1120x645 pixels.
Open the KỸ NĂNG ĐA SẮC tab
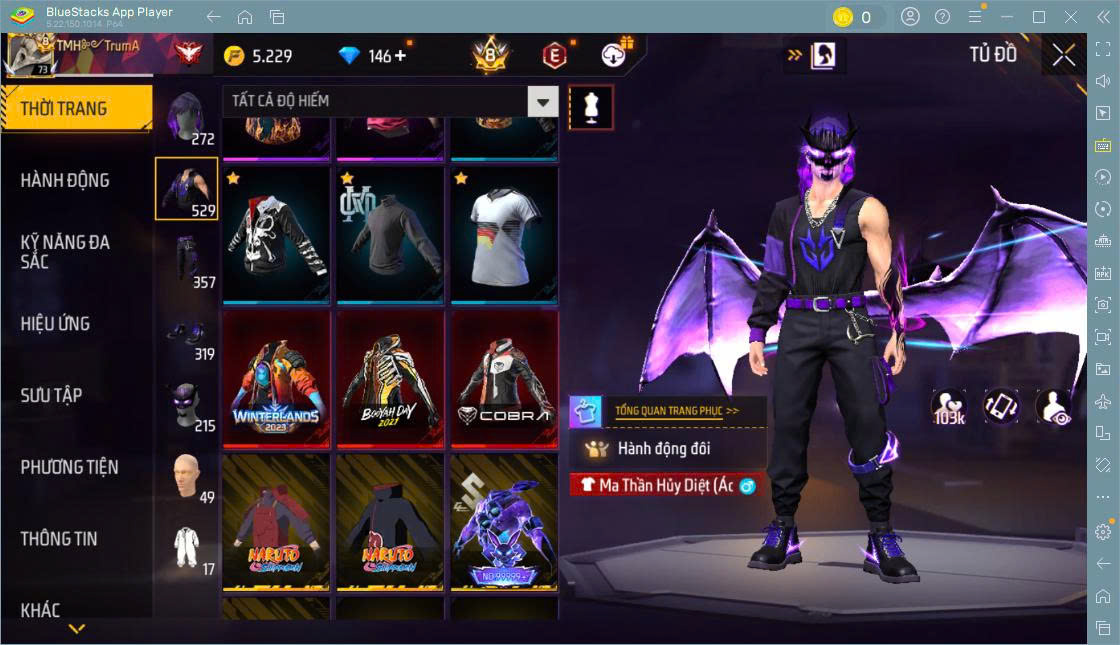click(65, 251)
